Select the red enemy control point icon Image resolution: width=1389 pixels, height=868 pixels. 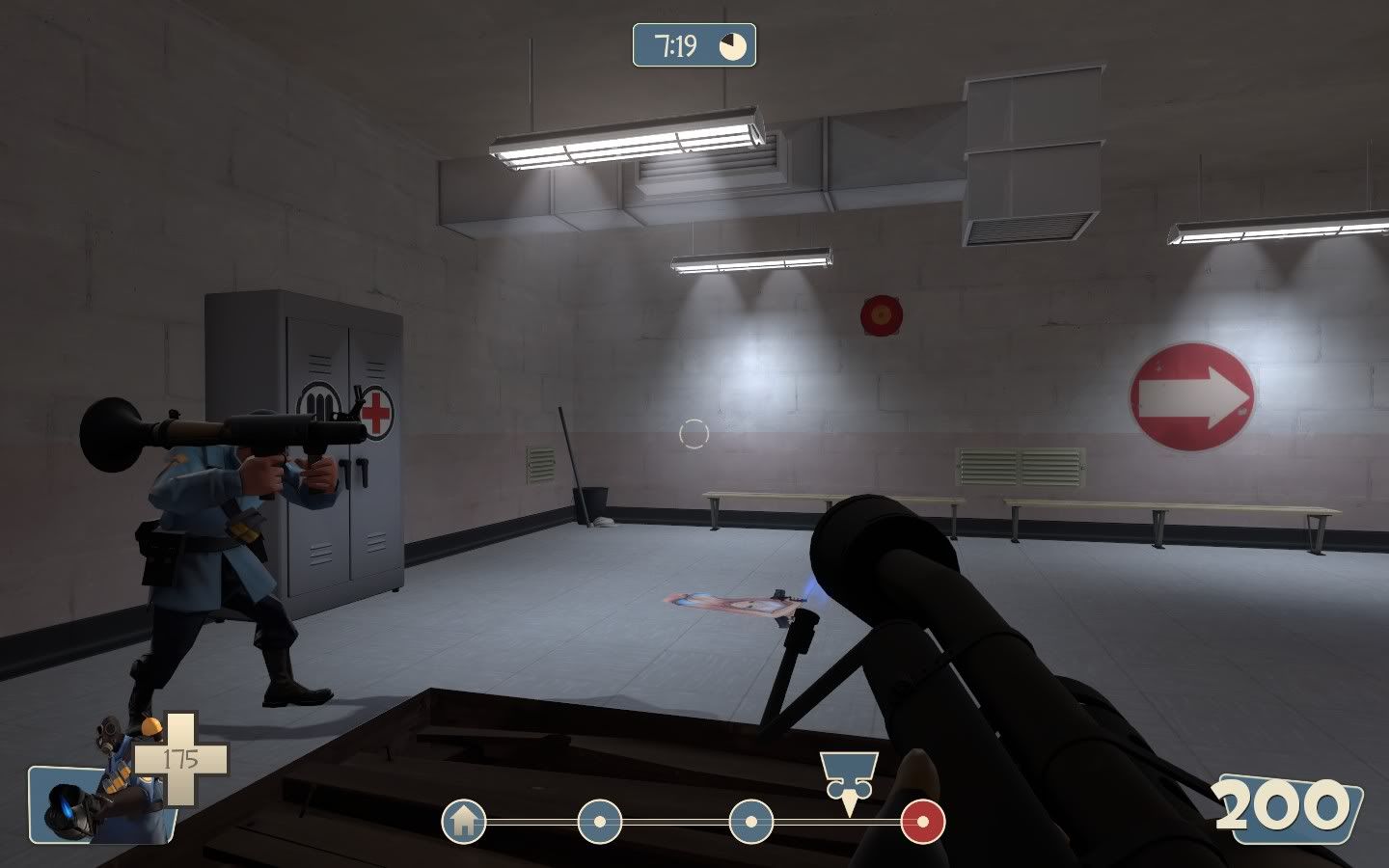(x=922, y=823)
